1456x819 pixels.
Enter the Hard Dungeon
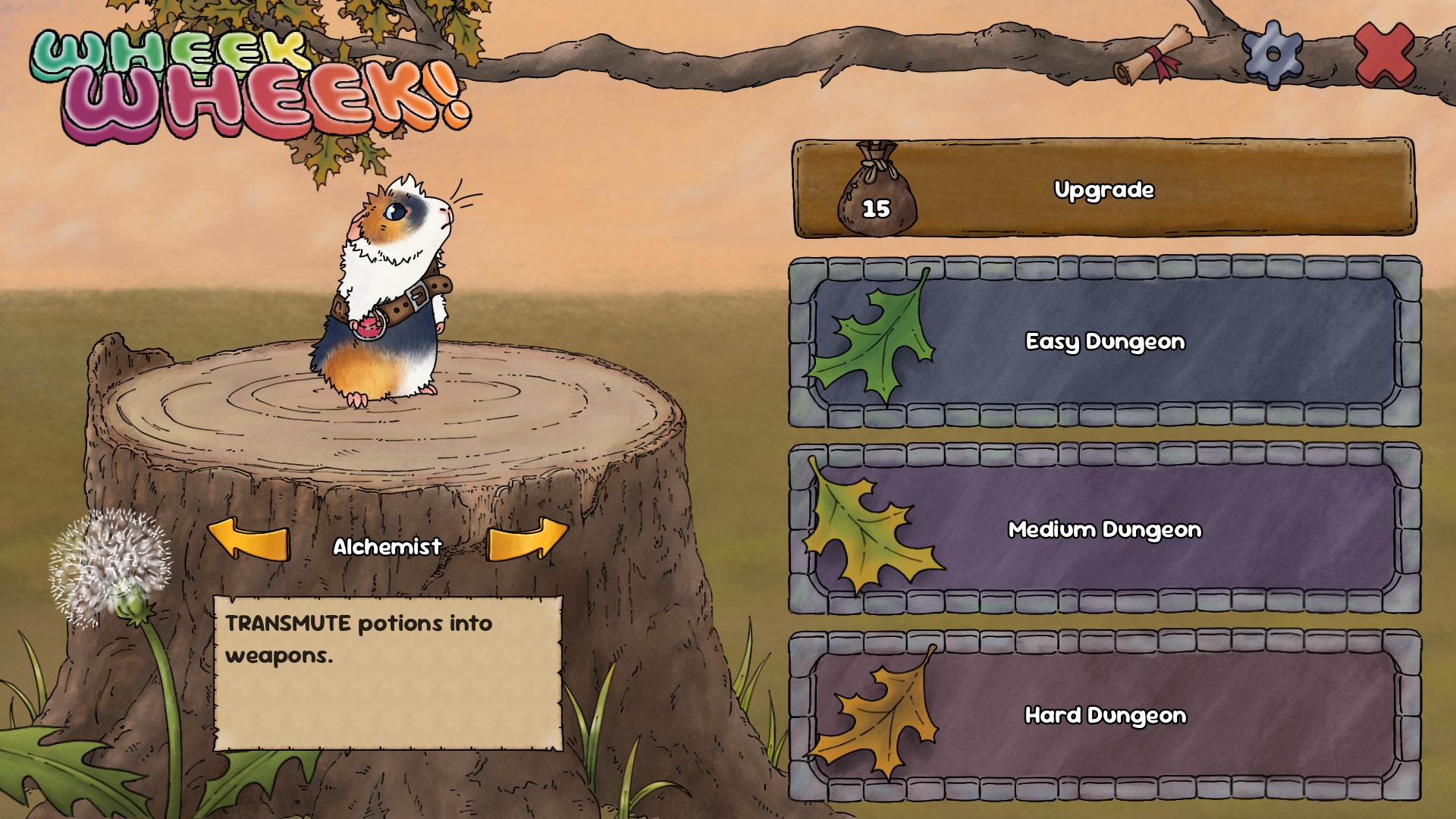pyautogui.click(x=1104, y=715)
